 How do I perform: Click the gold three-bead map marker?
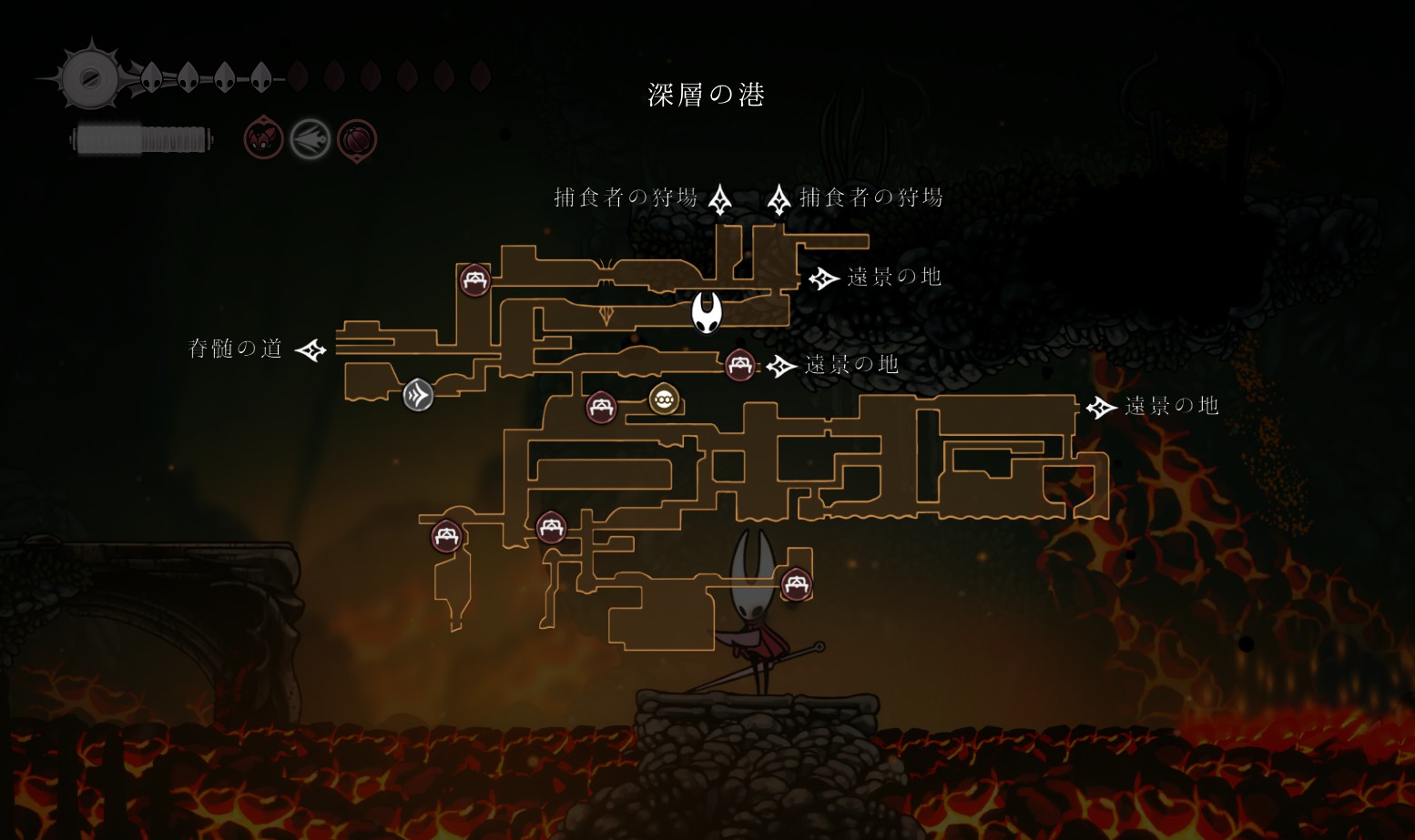coord(664,399)
